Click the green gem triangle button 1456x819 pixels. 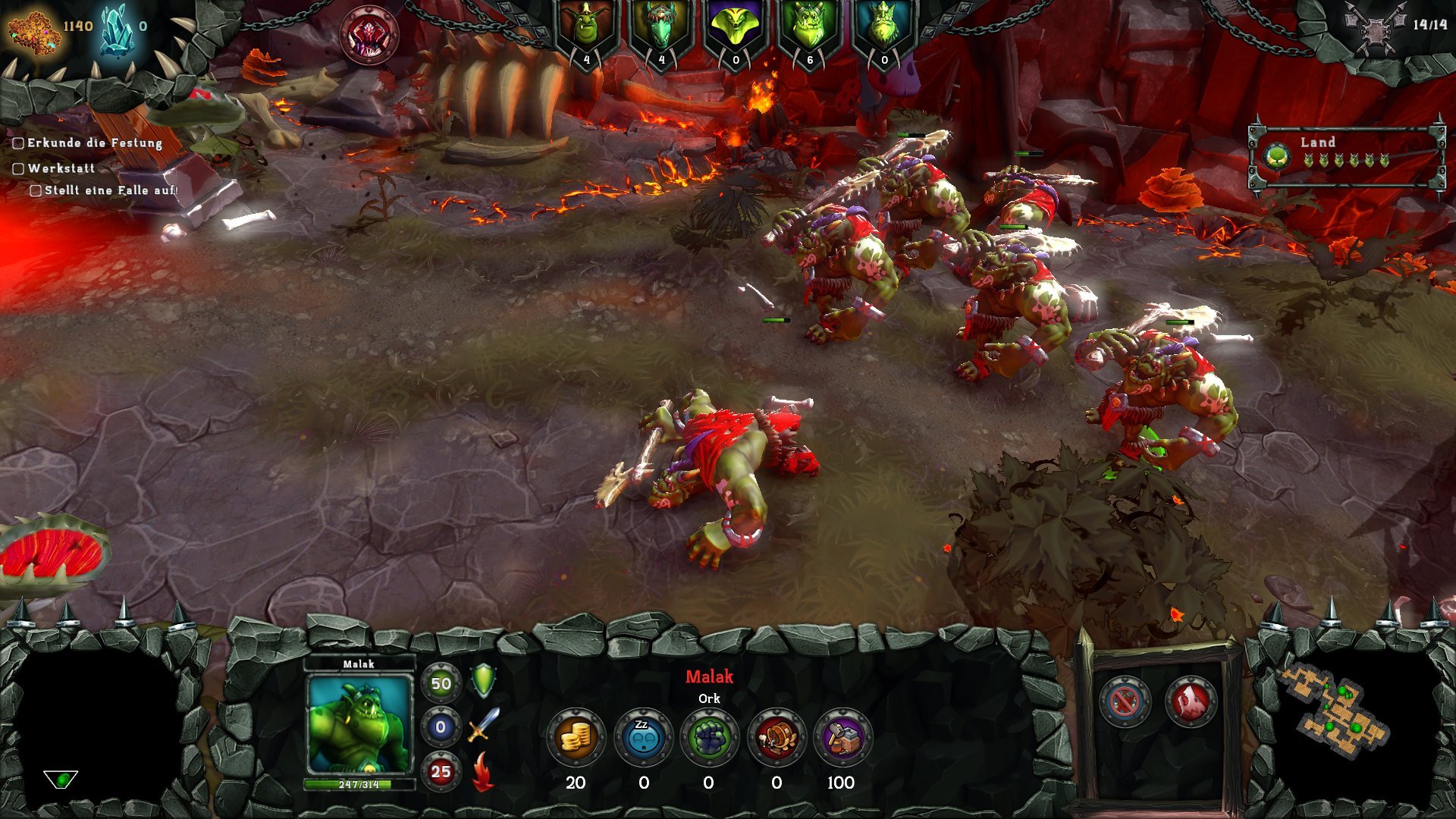[61, 779]
